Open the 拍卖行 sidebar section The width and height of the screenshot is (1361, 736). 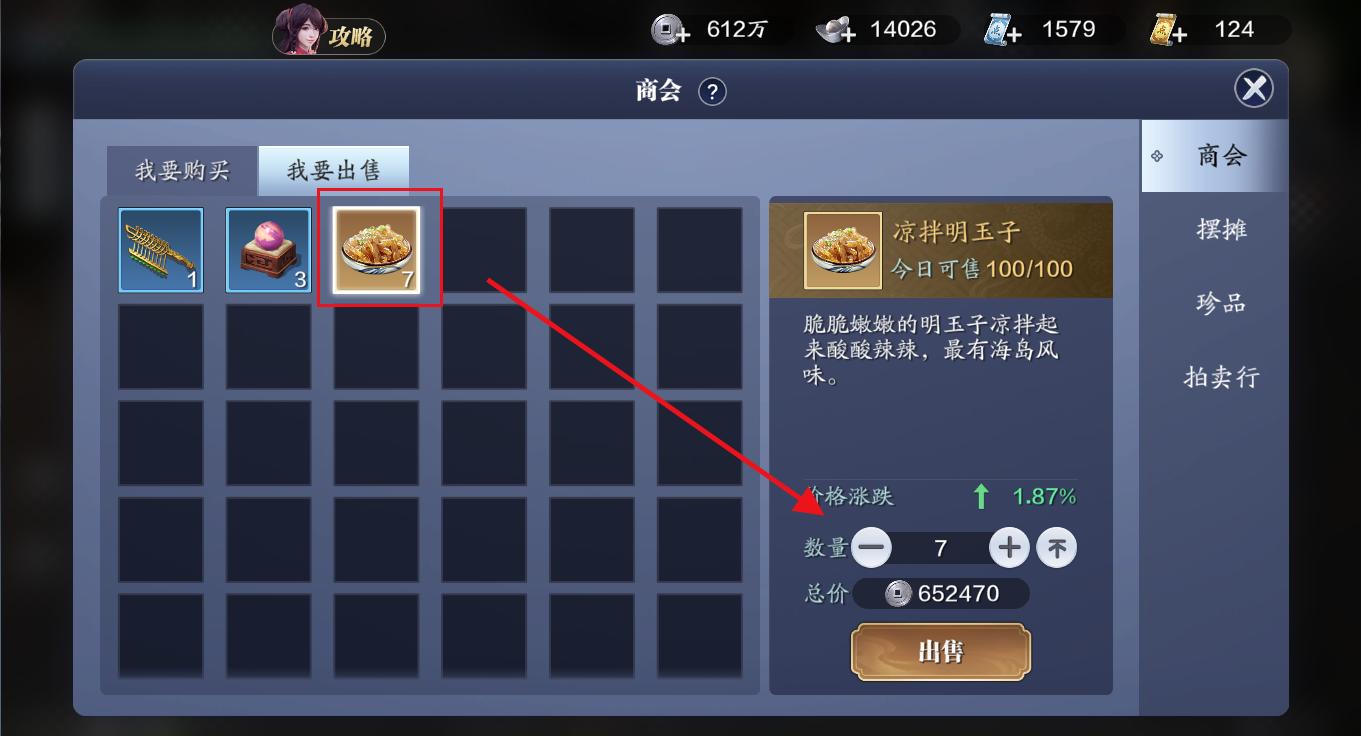pos(1221,377)
